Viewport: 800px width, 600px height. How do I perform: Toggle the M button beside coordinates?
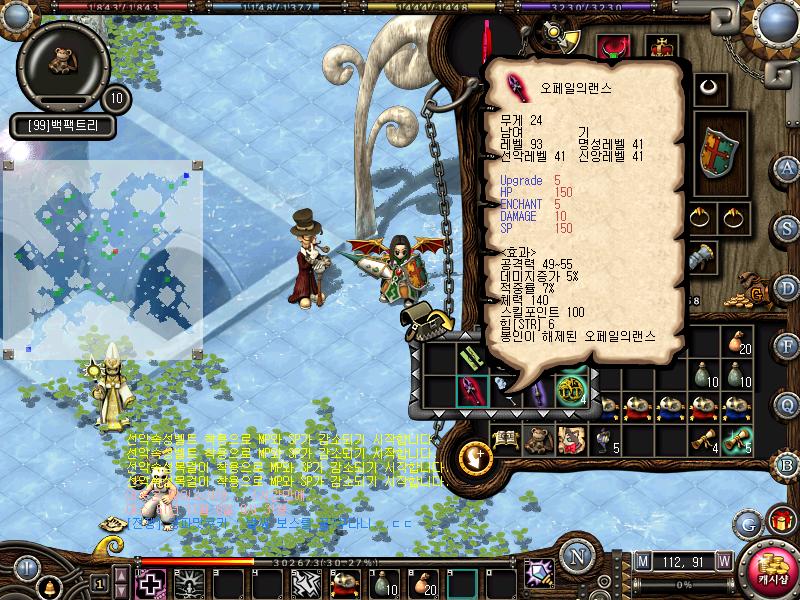[x=641, y=558]
